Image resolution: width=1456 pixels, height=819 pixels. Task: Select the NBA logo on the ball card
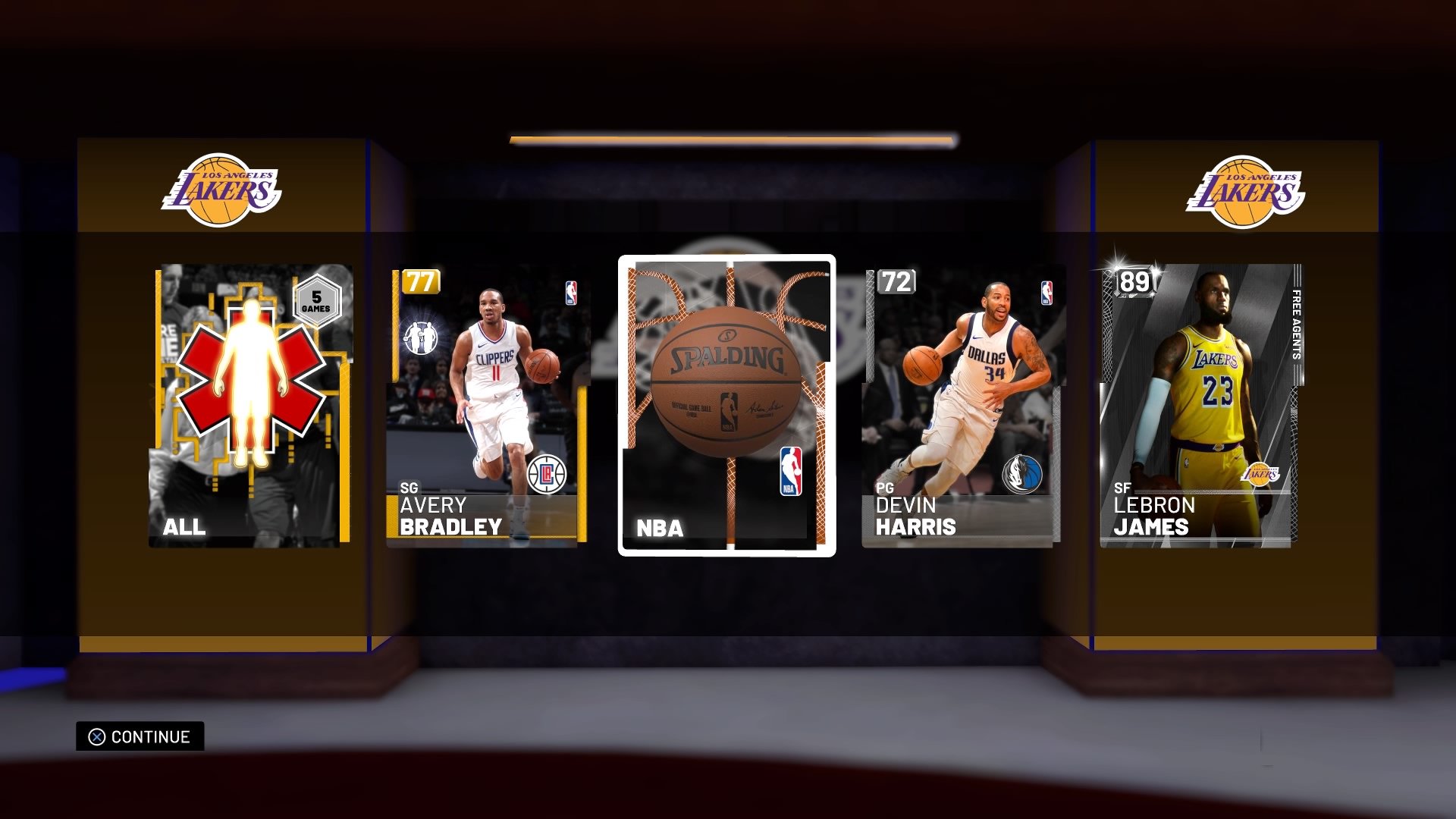[789, 472]
